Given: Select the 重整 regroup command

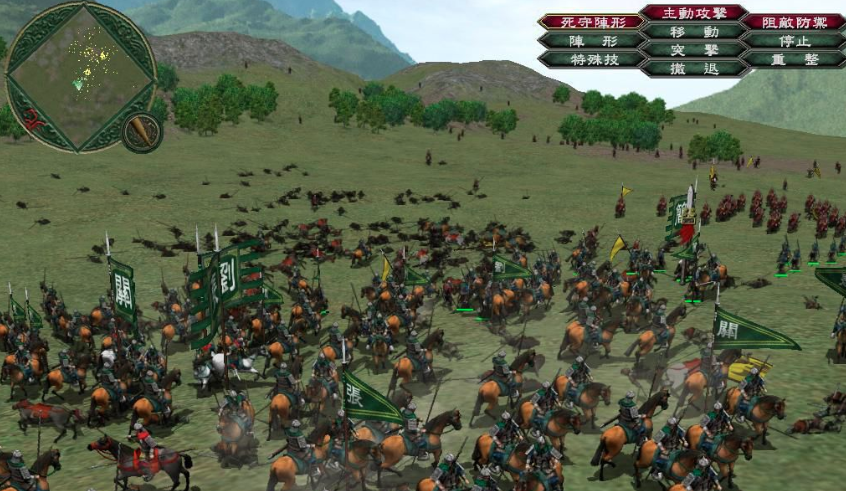Looking at the screenshot, I should pyautogui.click(x=793, y=59).
